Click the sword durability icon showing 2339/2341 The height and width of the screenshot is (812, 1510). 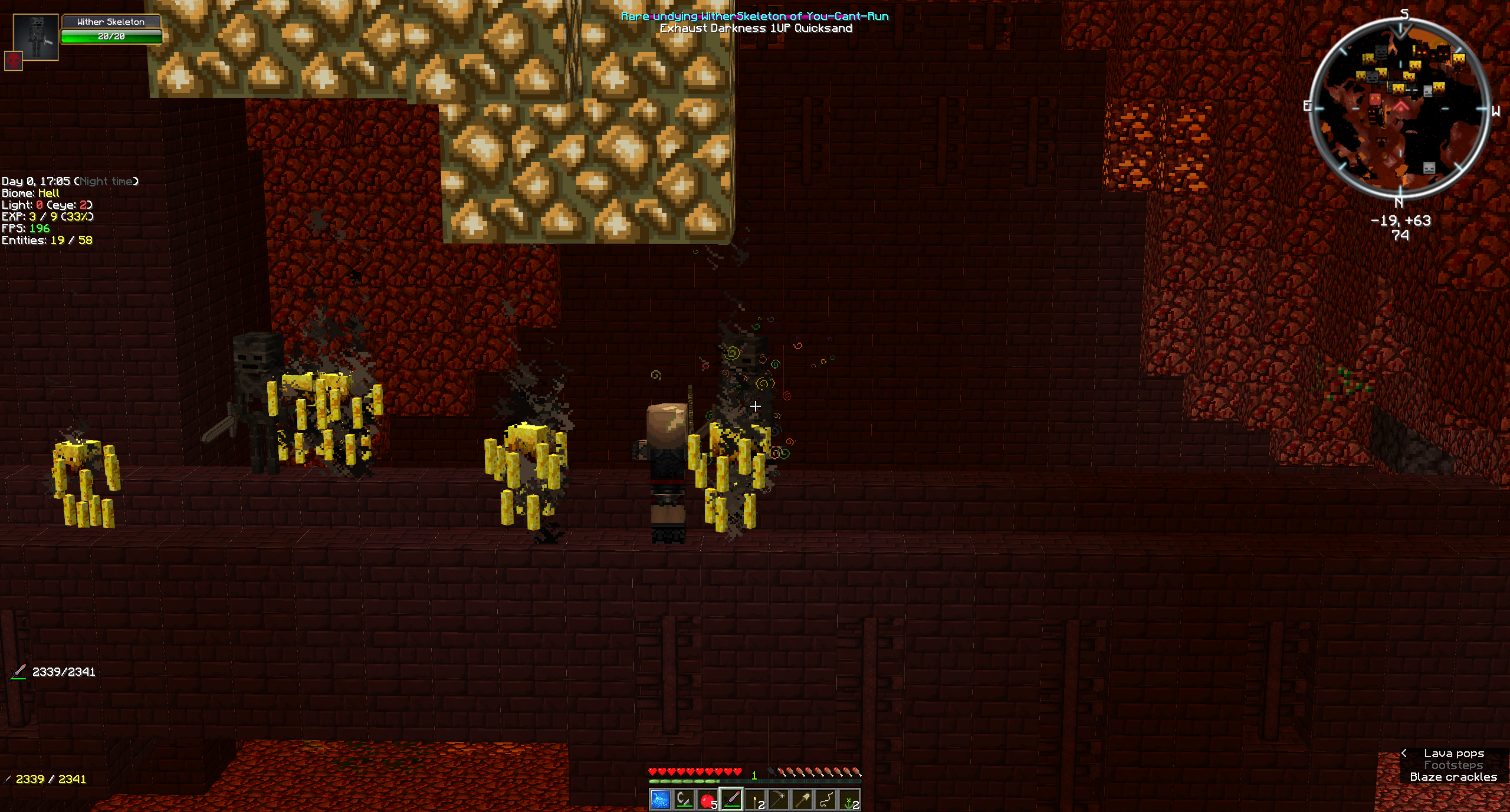tap(18, 670)
